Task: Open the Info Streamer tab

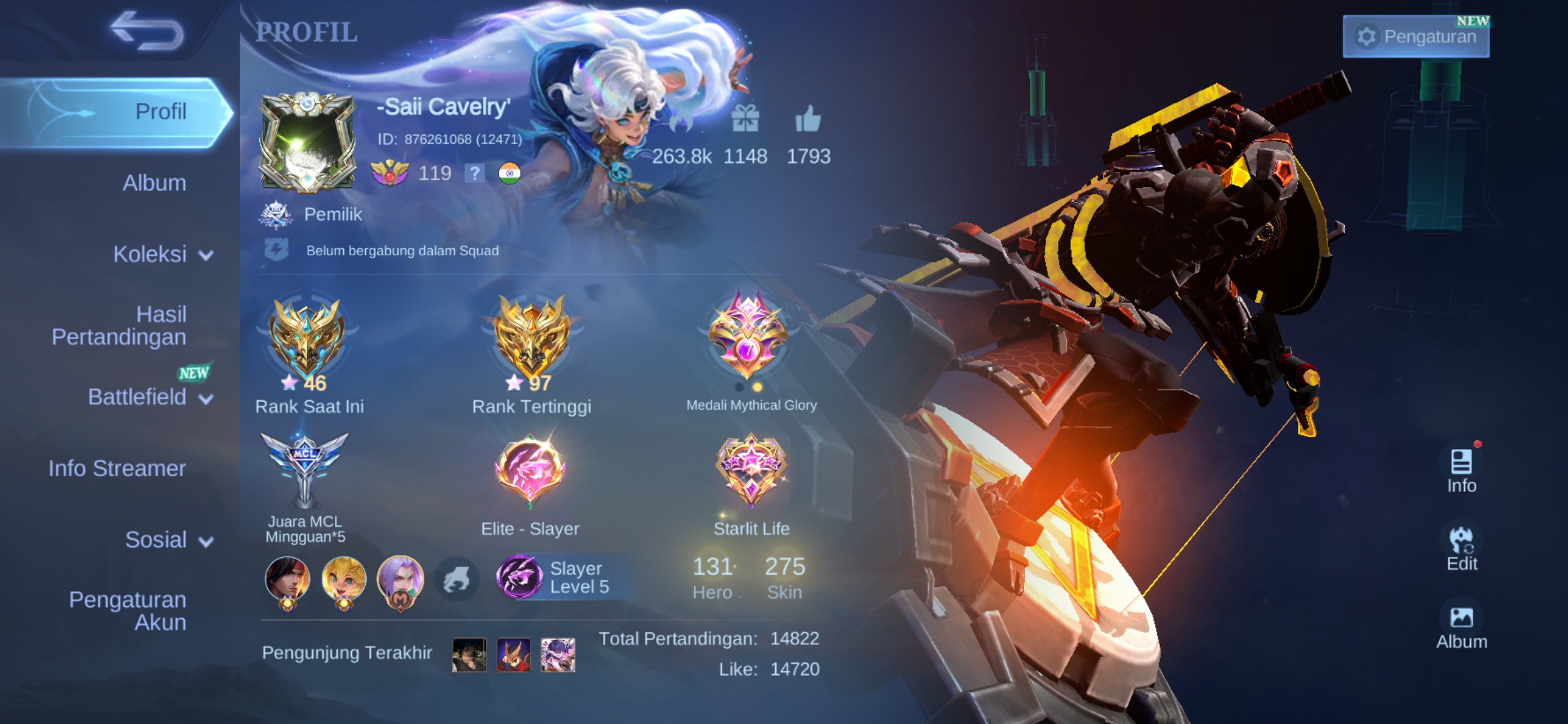Action: click(117, 469)
